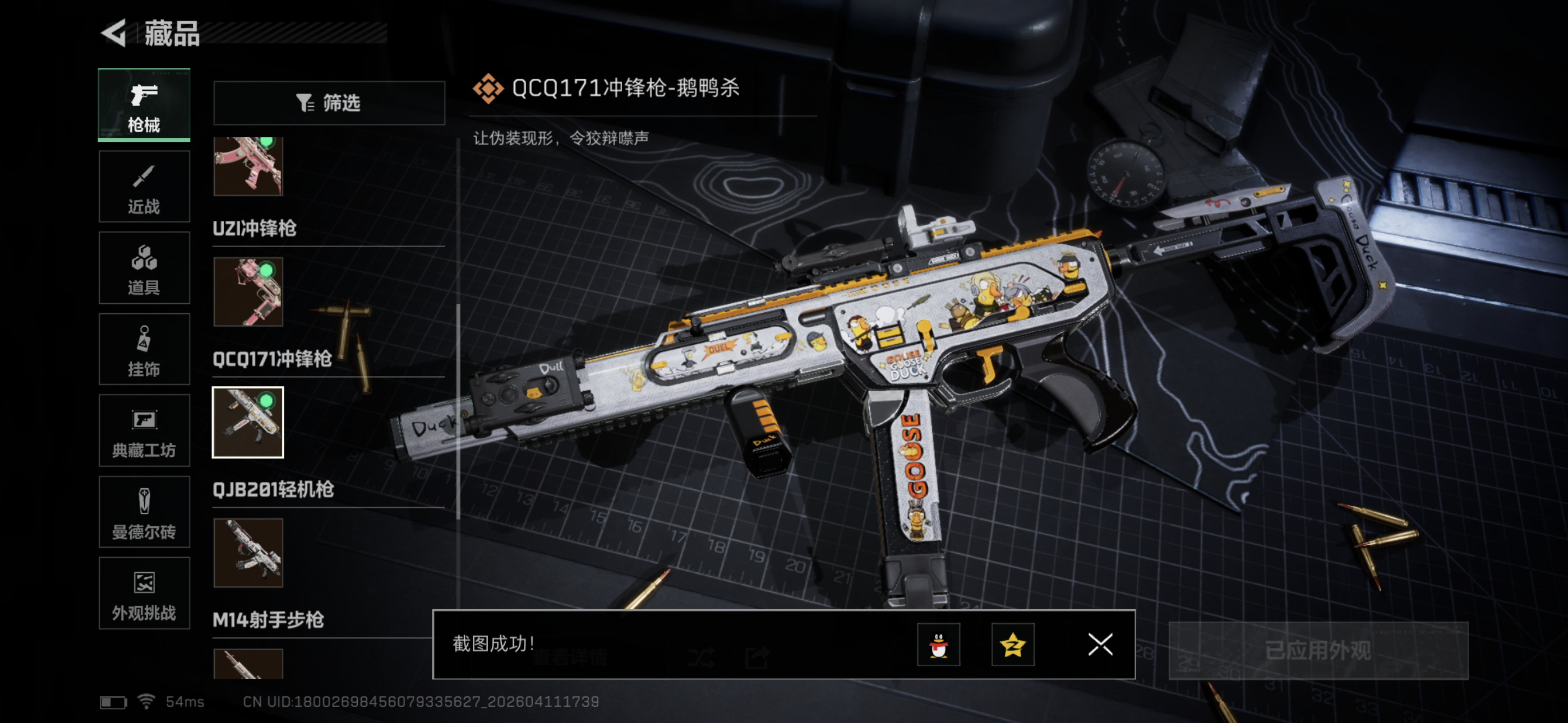Open the 道具 items tab

click(144, 268)
